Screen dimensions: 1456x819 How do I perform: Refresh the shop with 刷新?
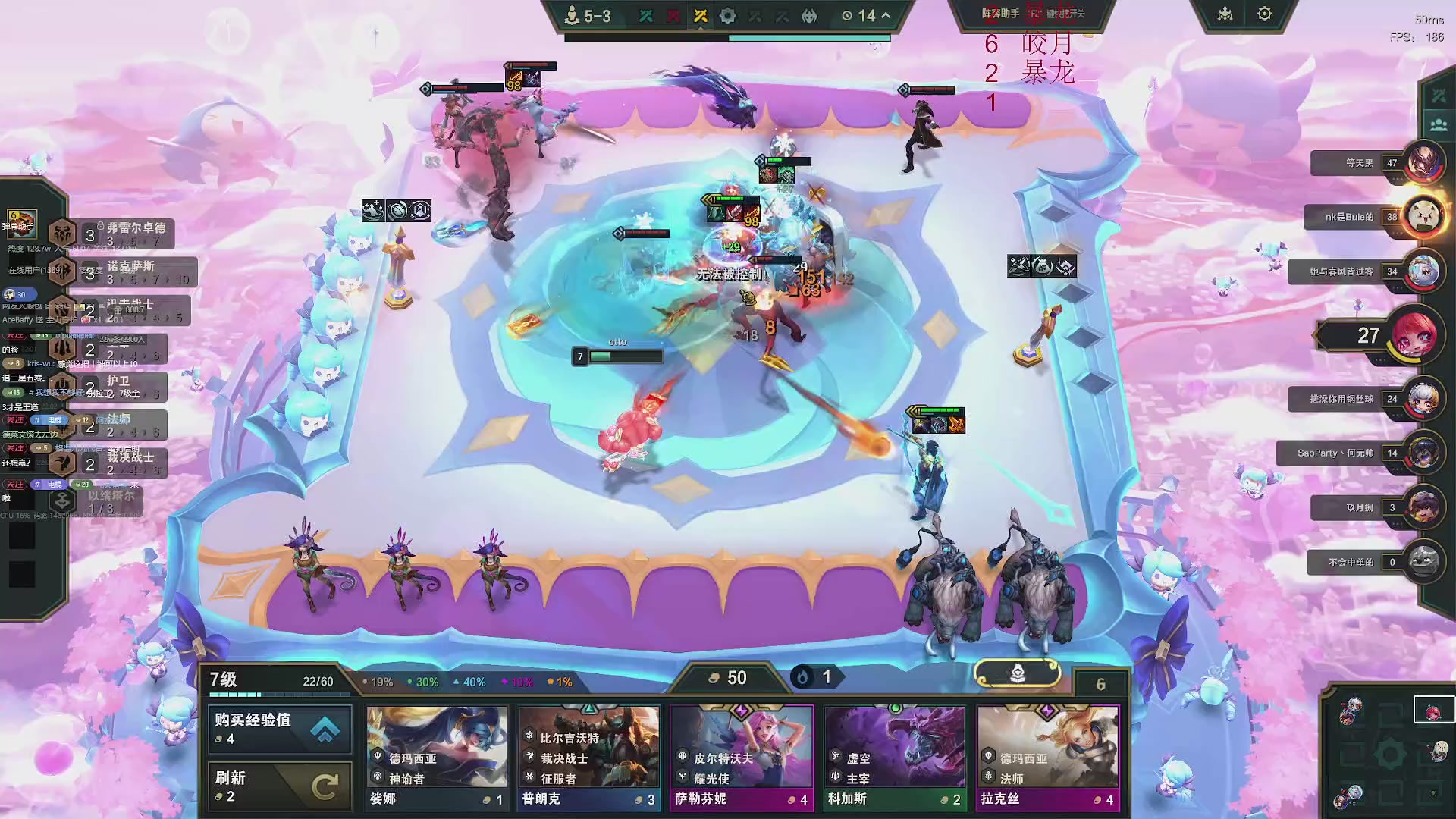279,786
